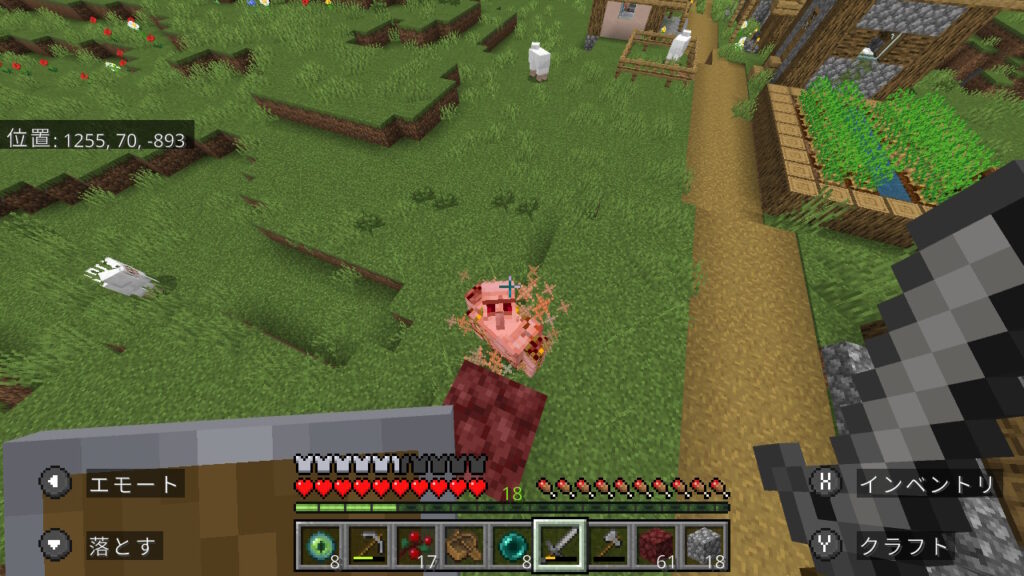Switch to the axe hotbar slot

click(x=607, y=545)
